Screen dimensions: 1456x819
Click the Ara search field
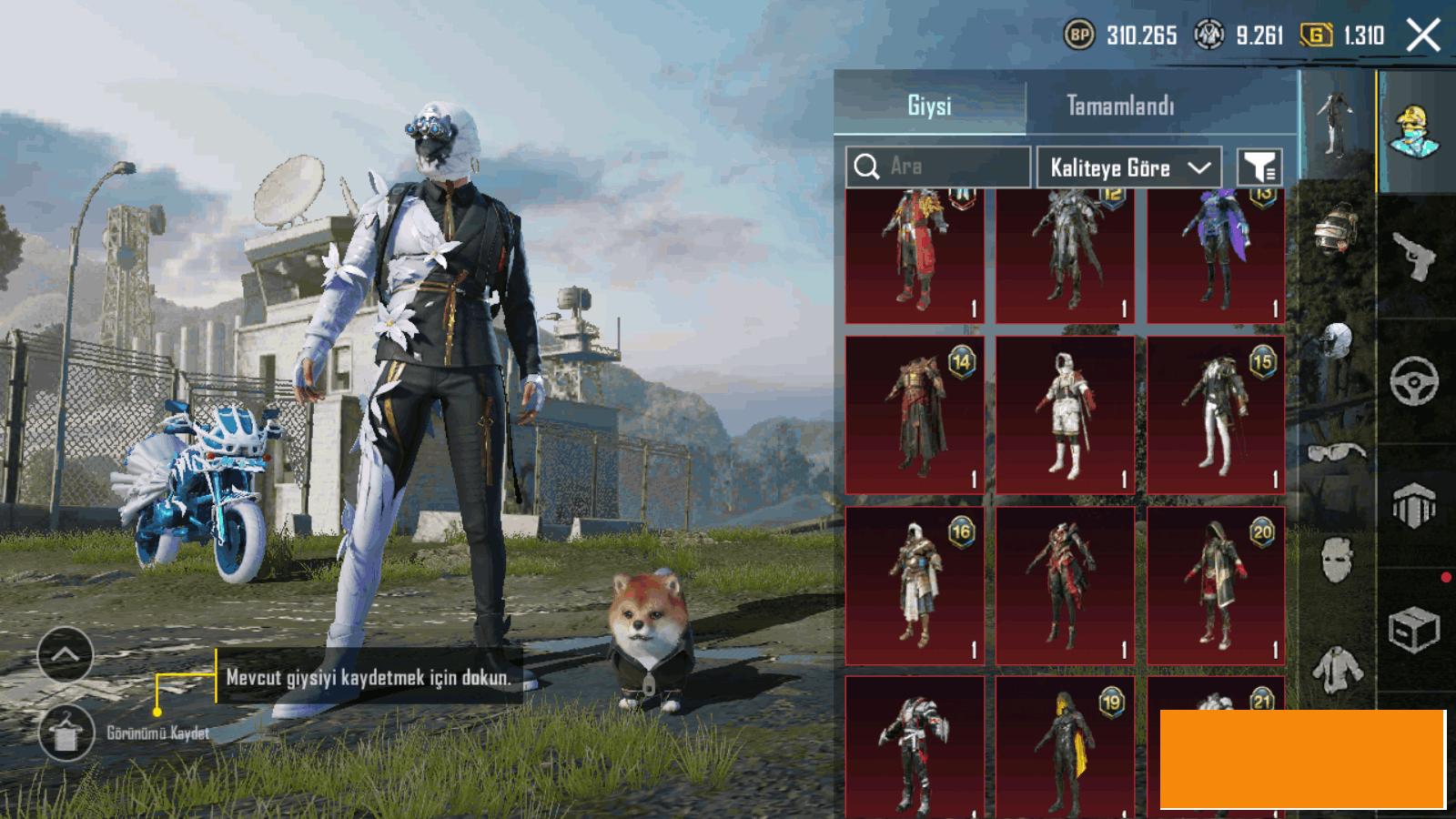click(x=937, y=167)
